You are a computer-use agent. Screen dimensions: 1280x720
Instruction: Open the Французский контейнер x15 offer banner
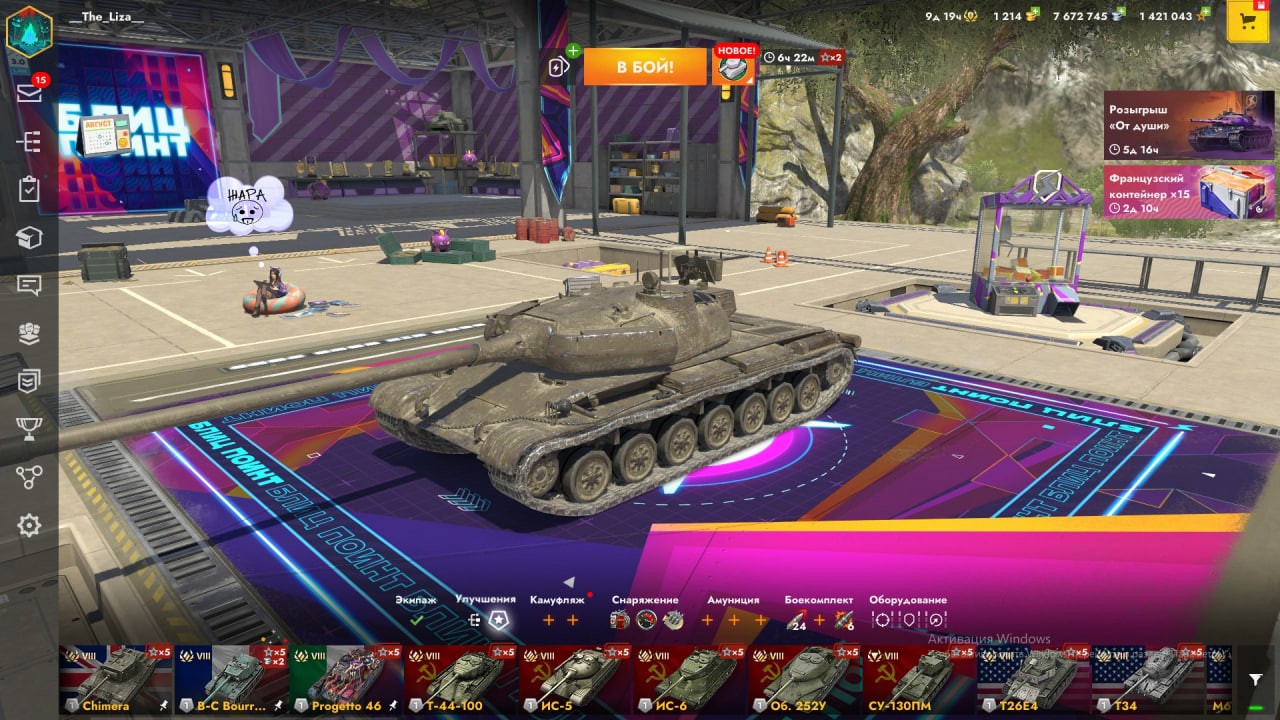[x=1188, y=191]
